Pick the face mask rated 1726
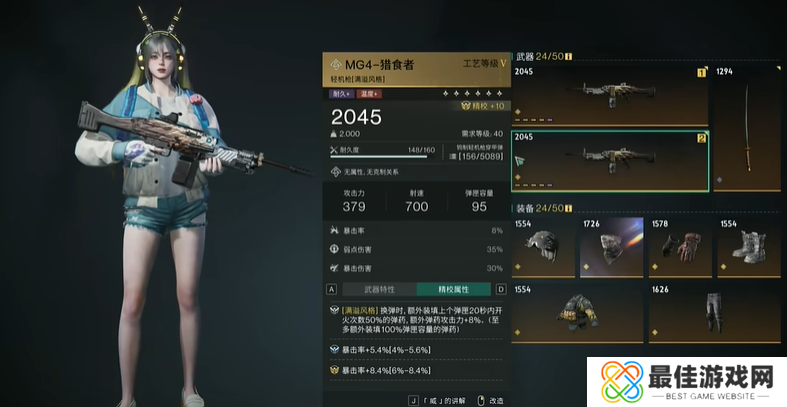Screen dimensions: 787x407 coord(611,247)
